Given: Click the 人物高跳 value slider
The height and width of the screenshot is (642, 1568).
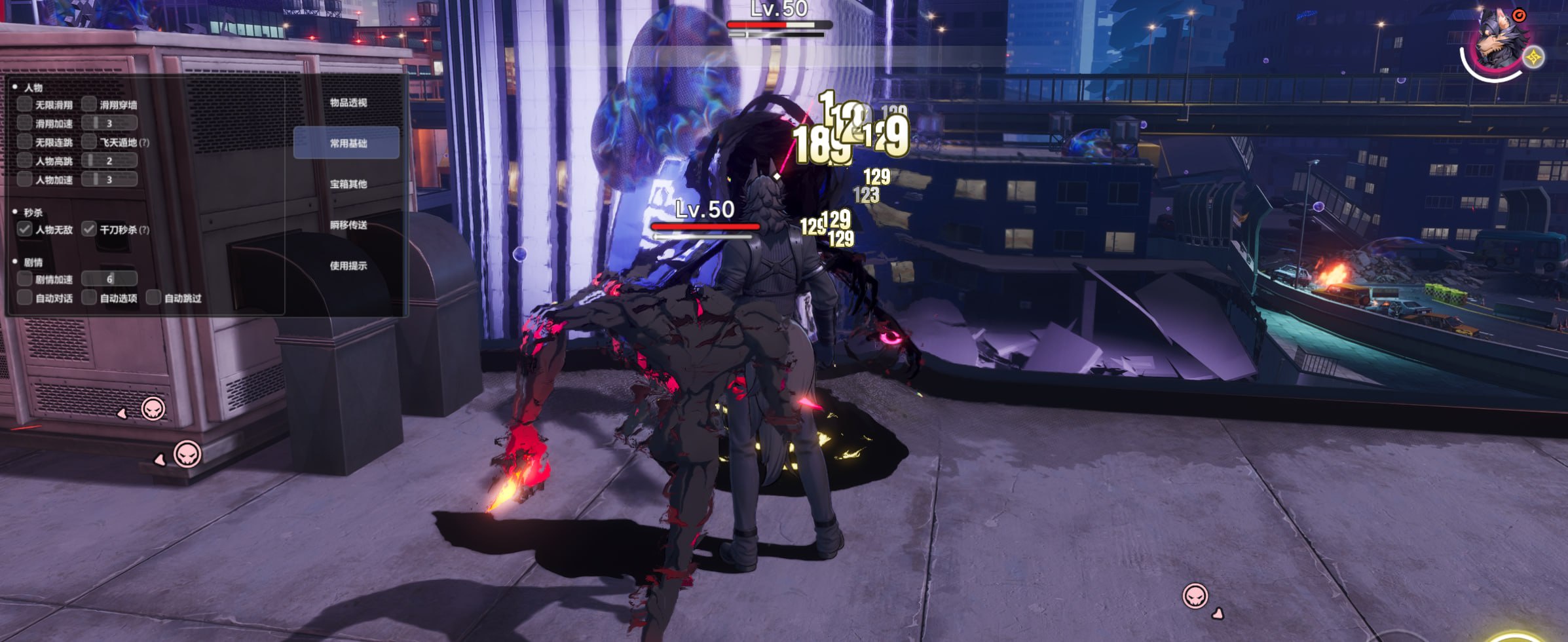Looking at the screenshot, I should [109, 160].
